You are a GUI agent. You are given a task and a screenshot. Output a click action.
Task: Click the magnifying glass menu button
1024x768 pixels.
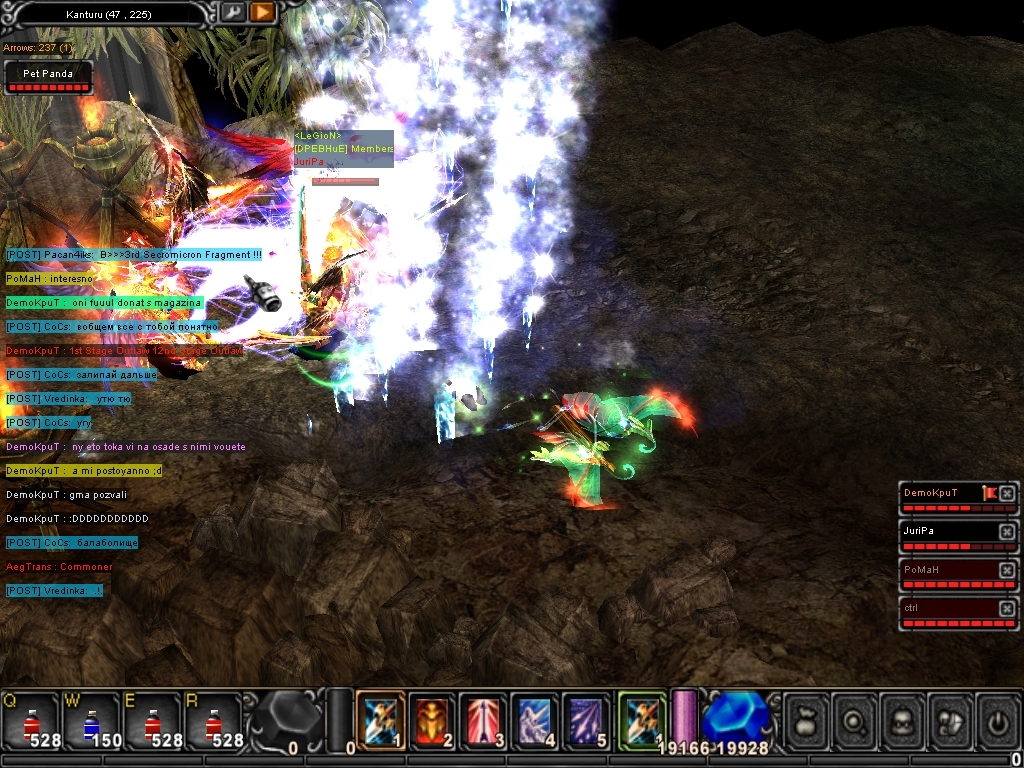[x=854, y=720]
